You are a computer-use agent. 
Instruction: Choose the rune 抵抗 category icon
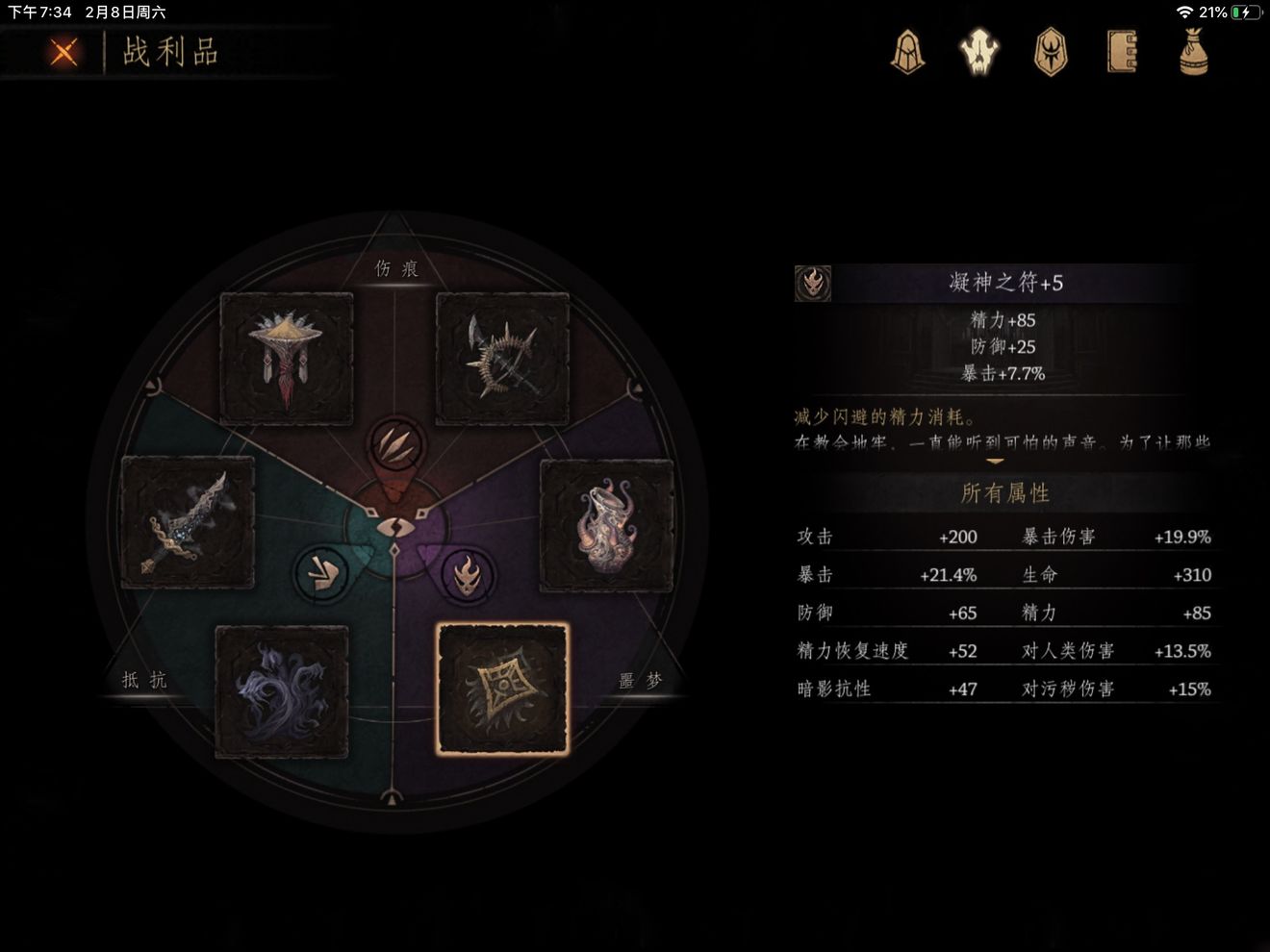(320, 574)
